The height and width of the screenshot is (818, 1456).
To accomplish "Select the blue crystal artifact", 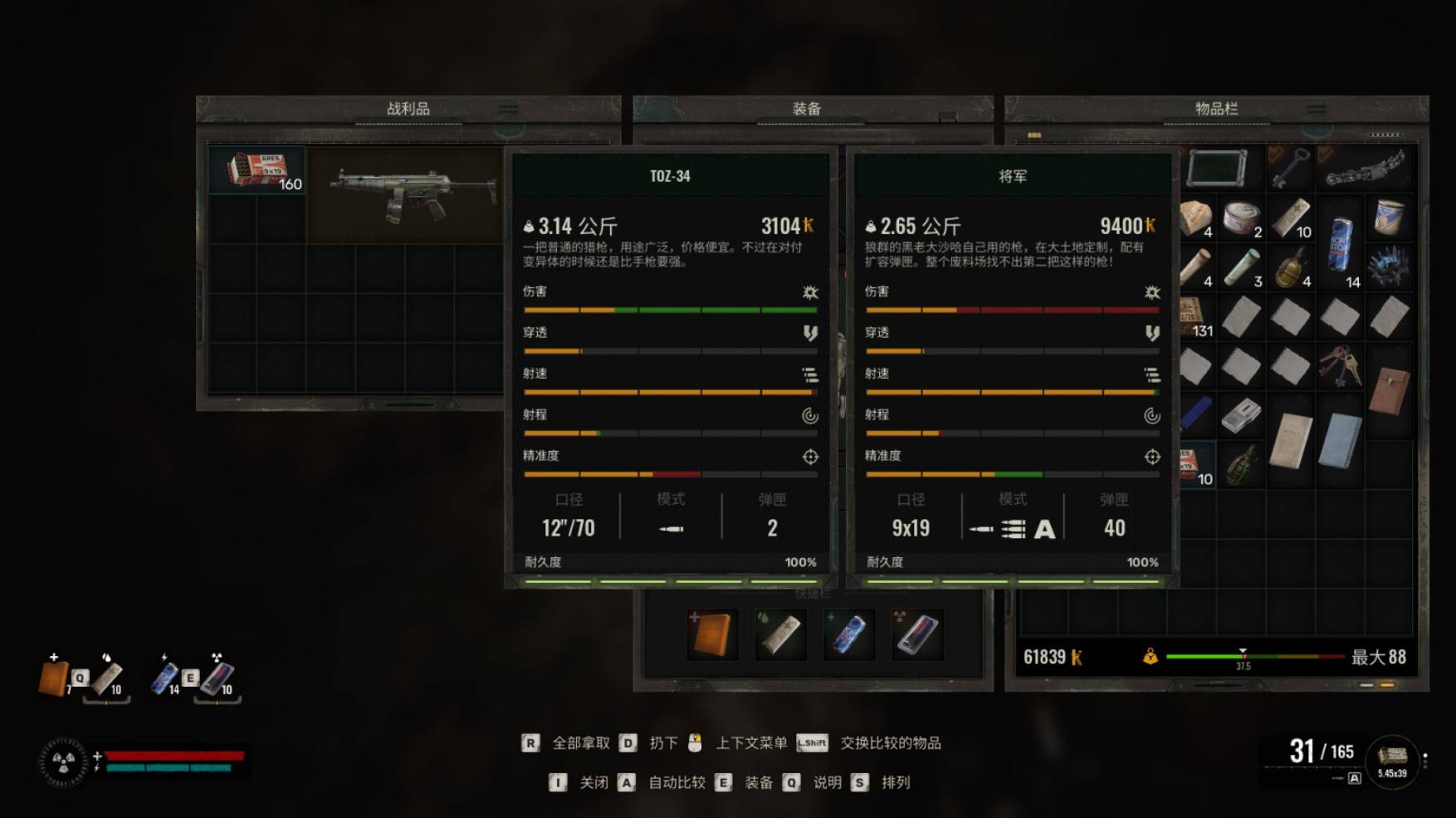I will (1389, 267).
